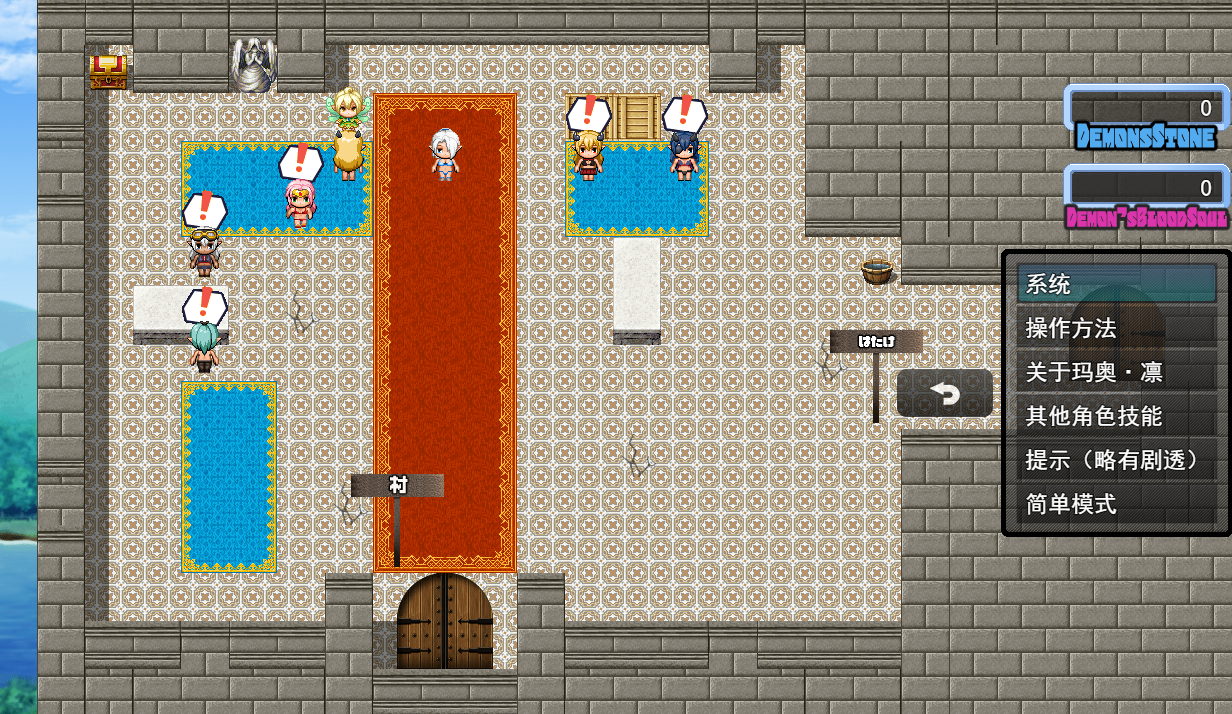Select 提示（略有剧透） option
Screen dimensions: 1232x714
1116,461
